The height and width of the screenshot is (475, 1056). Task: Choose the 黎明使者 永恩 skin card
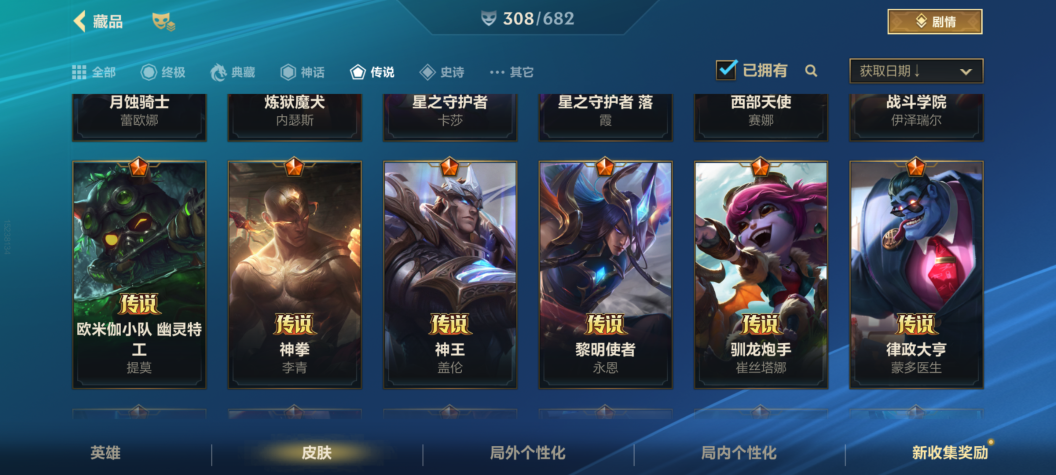click(x=605, y=275)
